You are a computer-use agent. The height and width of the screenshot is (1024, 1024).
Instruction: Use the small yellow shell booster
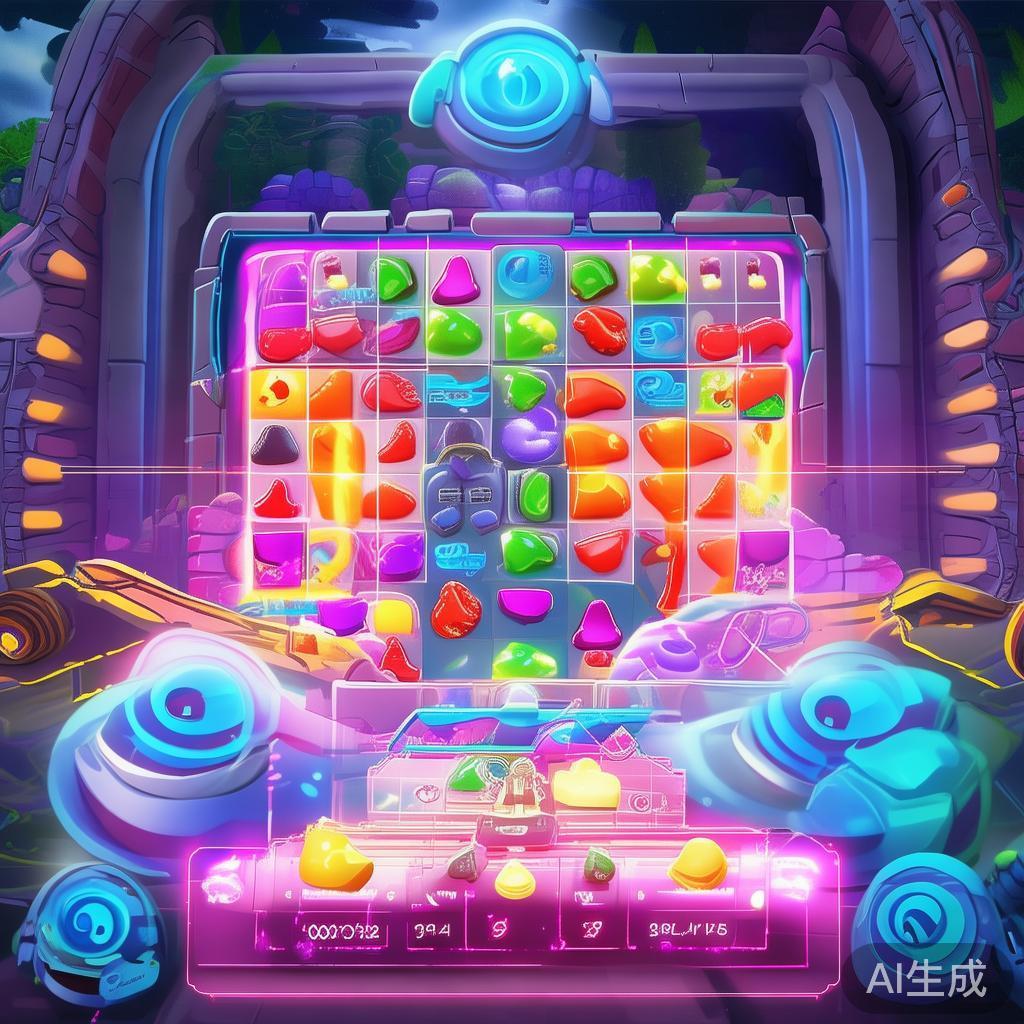516,877
